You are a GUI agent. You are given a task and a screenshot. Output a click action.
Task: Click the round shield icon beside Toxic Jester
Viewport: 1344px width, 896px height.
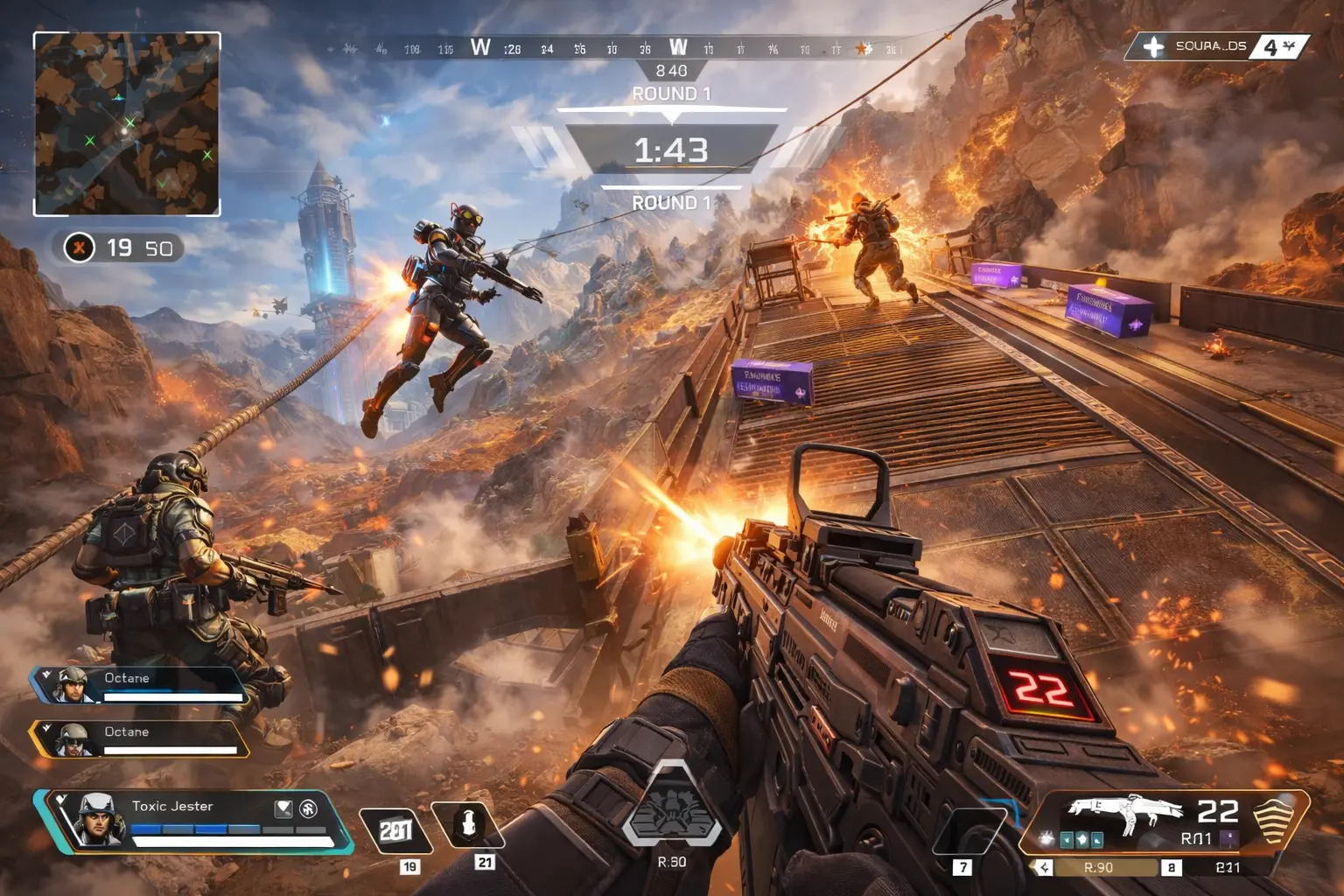click(308, 808)
